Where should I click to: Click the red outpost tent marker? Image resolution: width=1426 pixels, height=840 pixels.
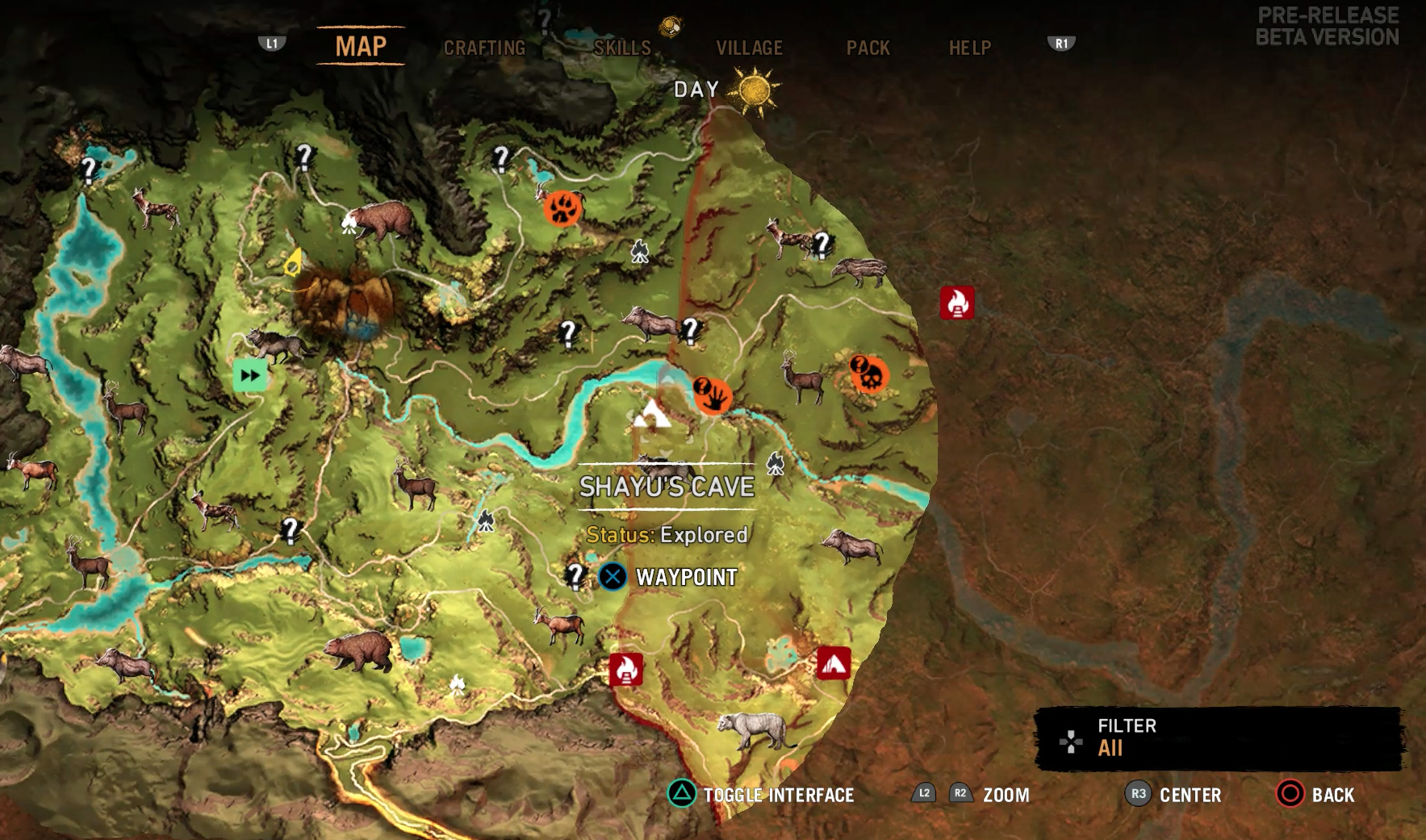click(834, 663)
